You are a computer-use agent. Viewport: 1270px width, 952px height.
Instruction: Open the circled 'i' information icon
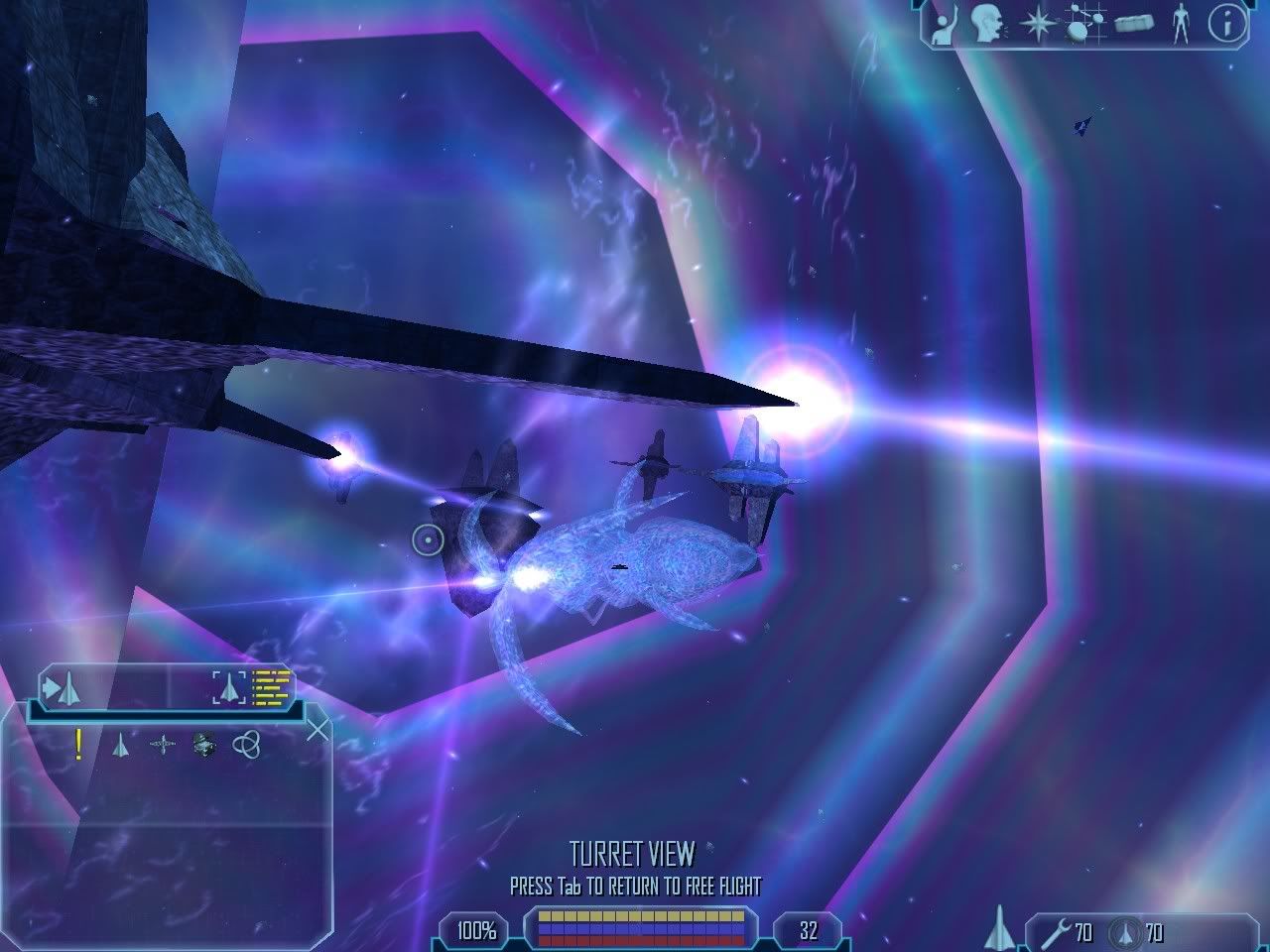[x=1227, y=24]
